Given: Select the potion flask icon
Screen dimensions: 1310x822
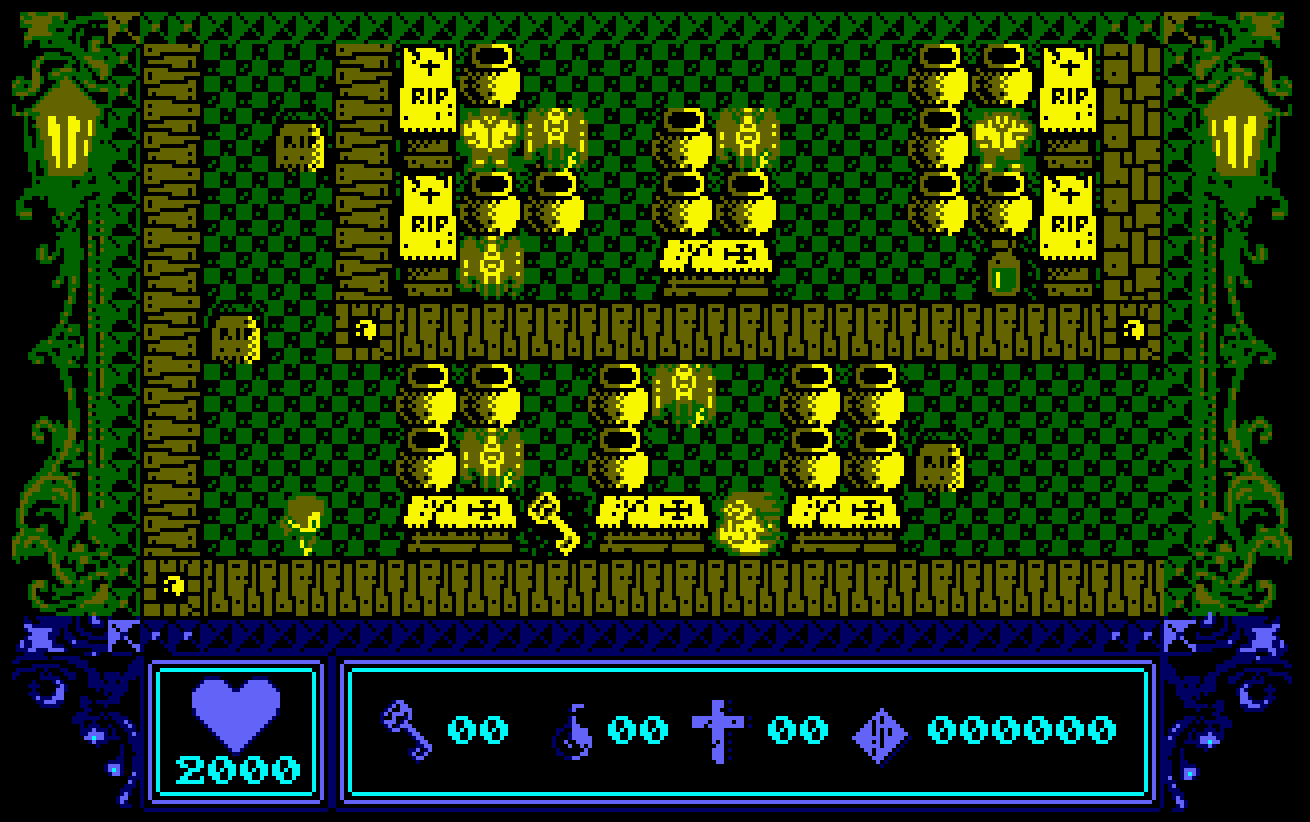Looking at the screenshot, I should click(x=574, y=731).
